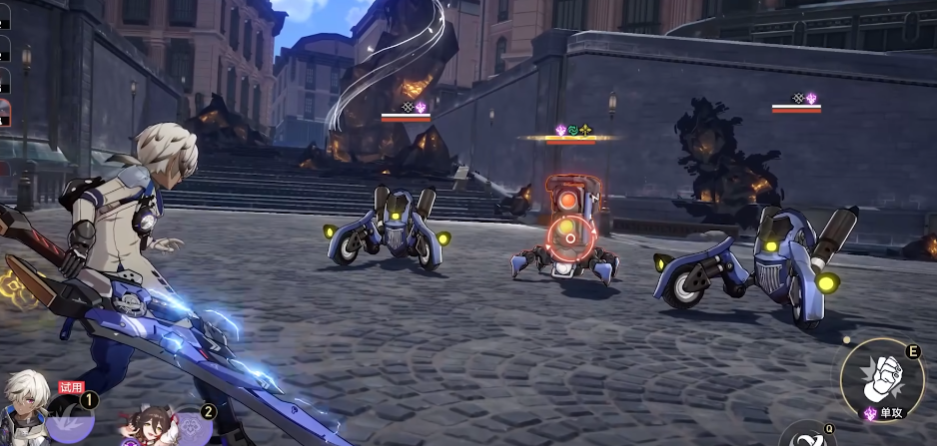
Task: Trigger the basic attack button marked Q
Action: pos(808,437)
